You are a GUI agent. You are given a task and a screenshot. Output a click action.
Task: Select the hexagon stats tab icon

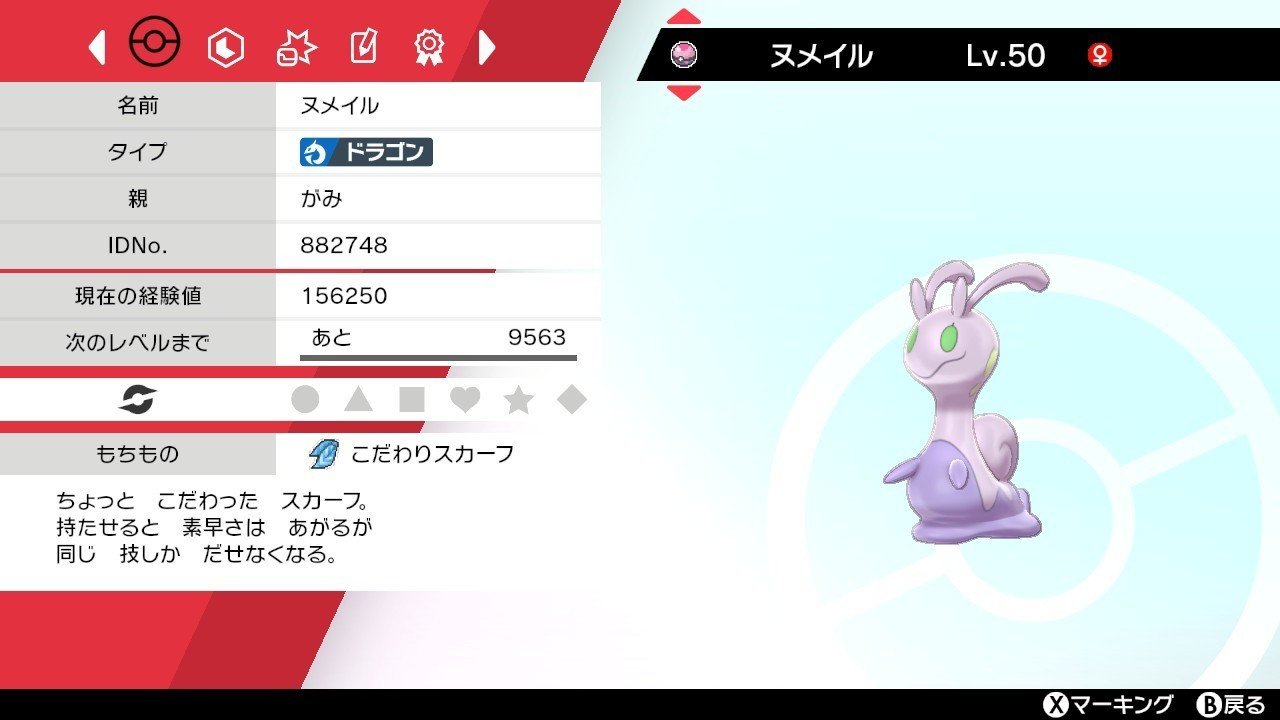[x=225, y=46]
